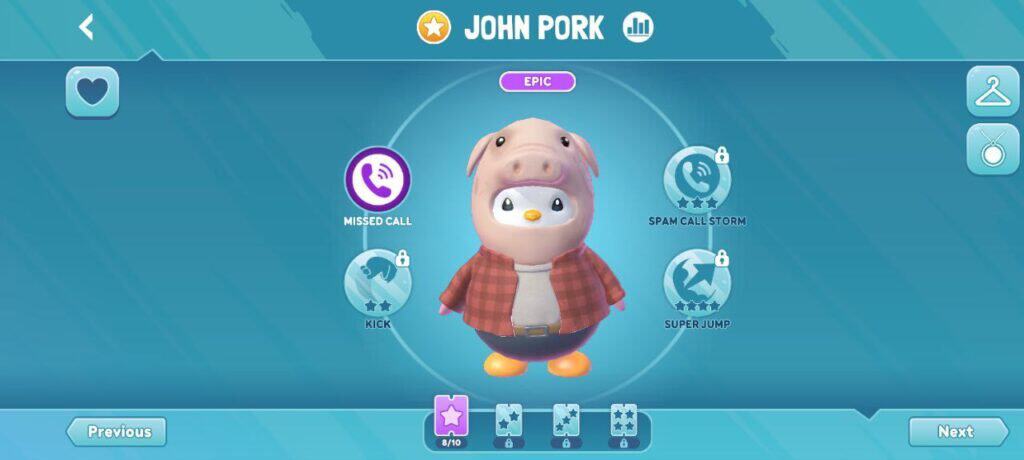
Task: Choose the locked three-star card
Action: pos(566,422)
